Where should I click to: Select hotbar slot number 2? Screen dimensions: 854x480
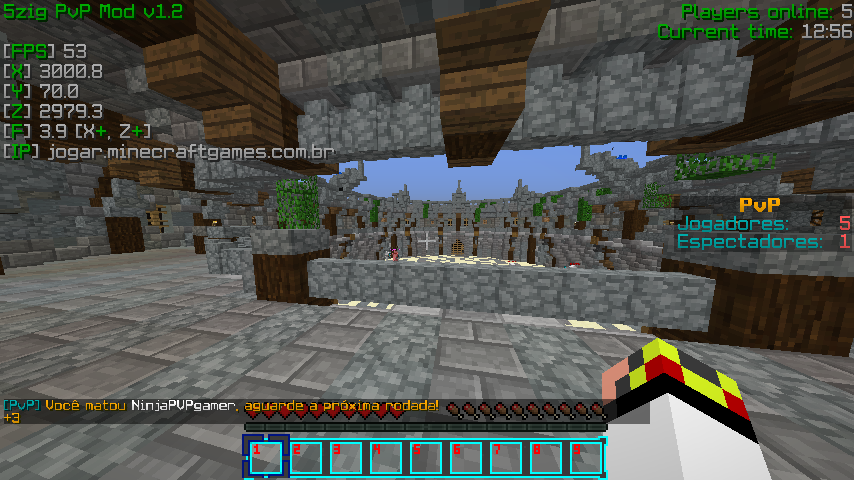point(306,458)
